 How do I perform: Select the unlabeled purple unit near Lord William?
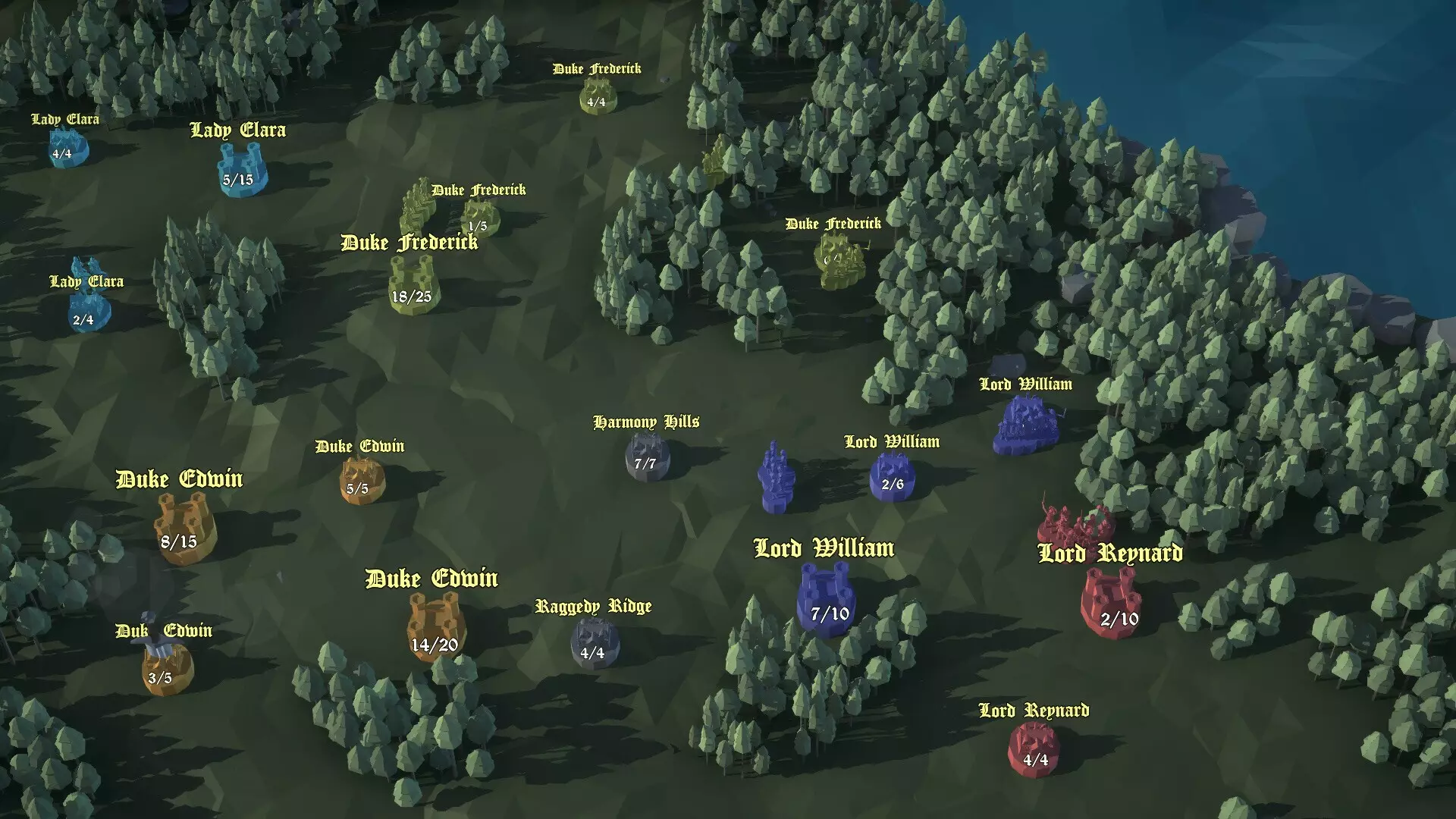click(775, 478)
